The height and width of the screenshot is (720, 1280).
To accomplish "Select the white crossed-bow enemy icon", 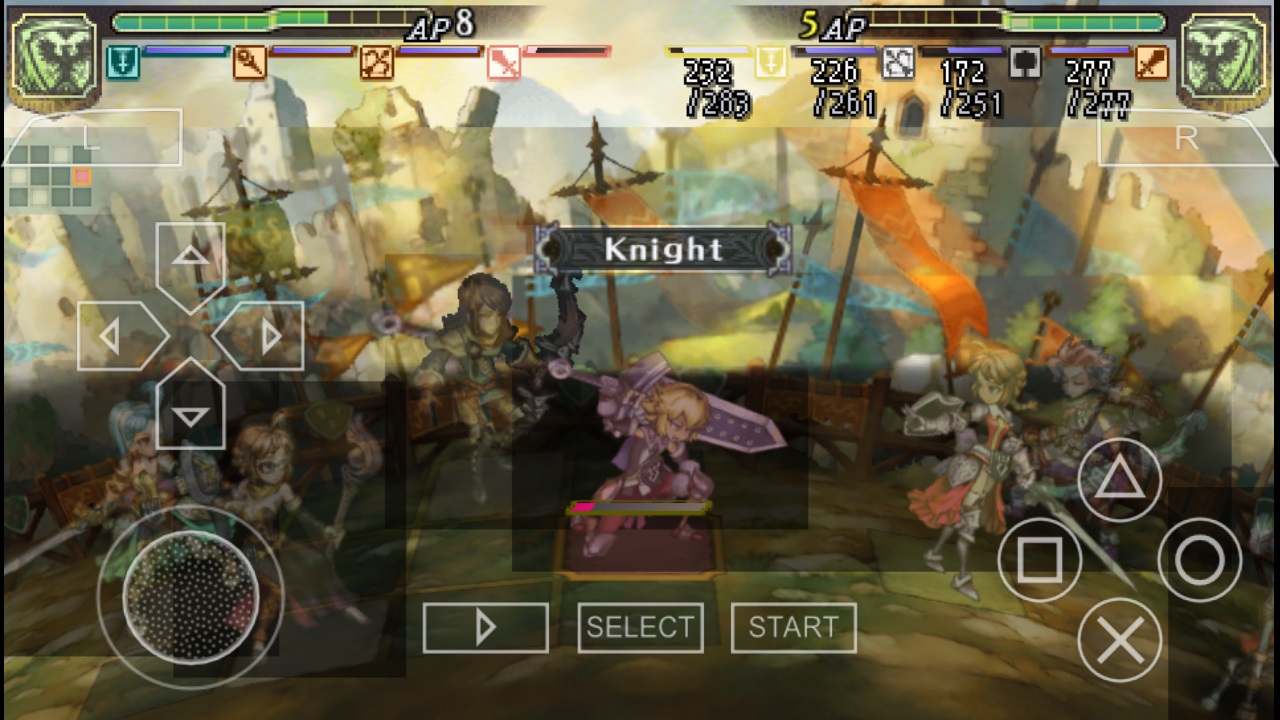I will 898,62.
